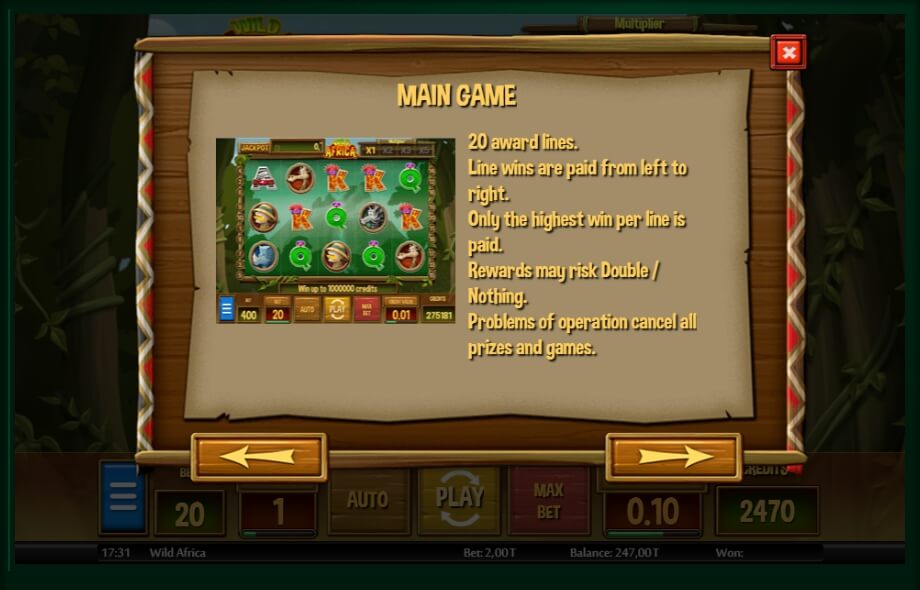Close the Main Game info panel

coord(788,52)
